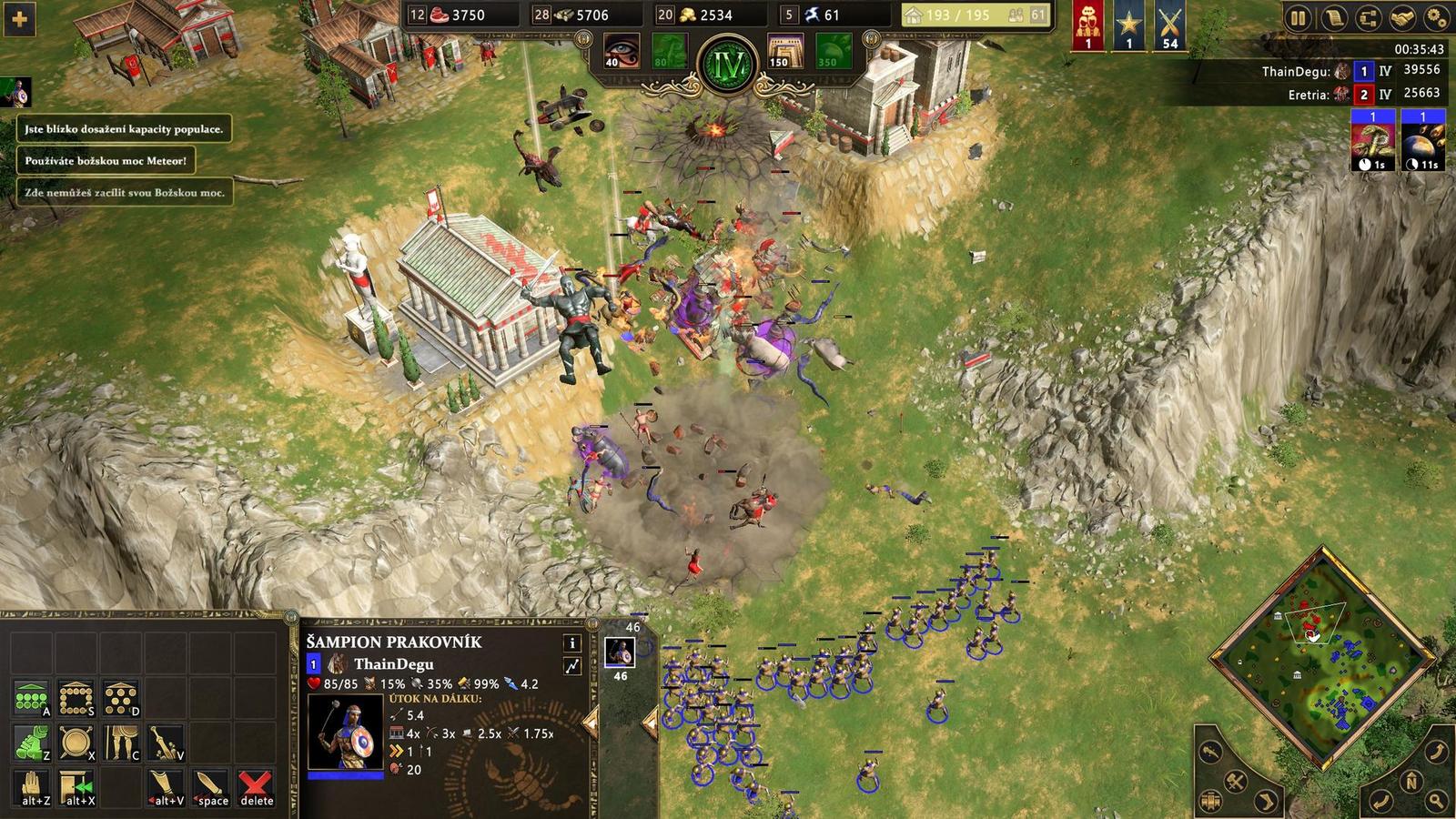Image resolution: width=1456 pixels, height=819 pixels.
Task: Click the North orientation icon by the minimap
Action: coord(1411,783)
